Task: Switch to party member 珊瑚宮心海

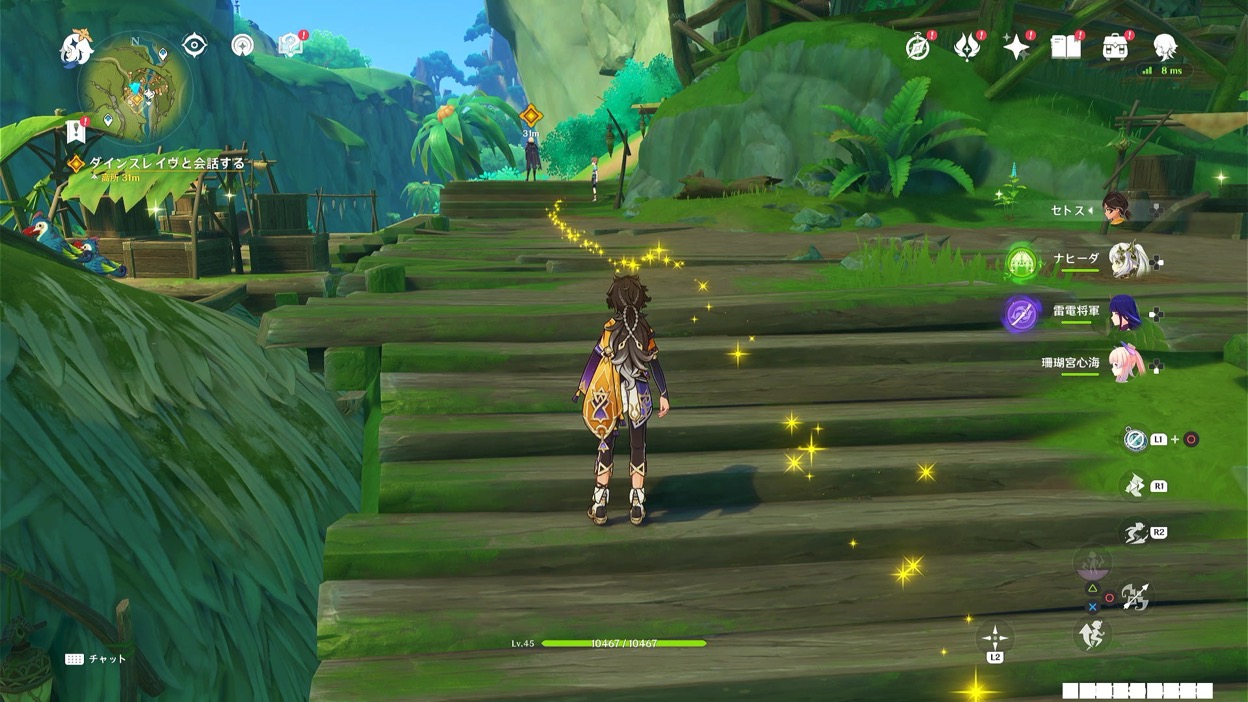Action: pos(1126,365)
